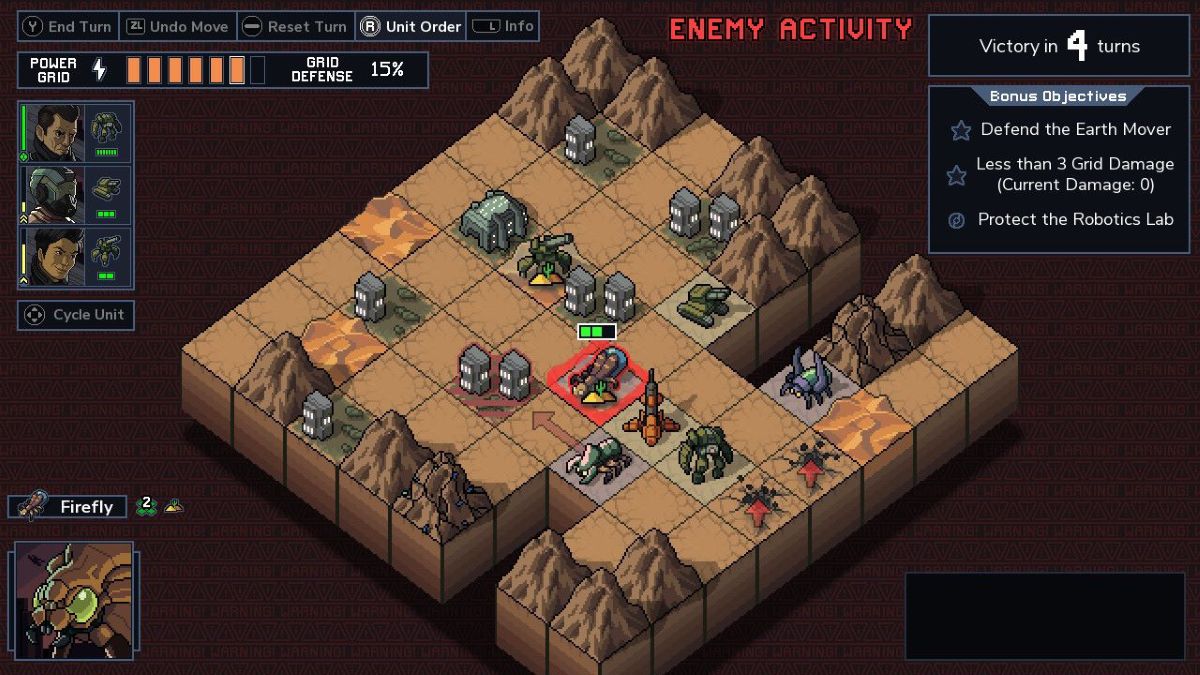
Task: Select Undo Move in the top bar
Action: click(x=178, y=27)
